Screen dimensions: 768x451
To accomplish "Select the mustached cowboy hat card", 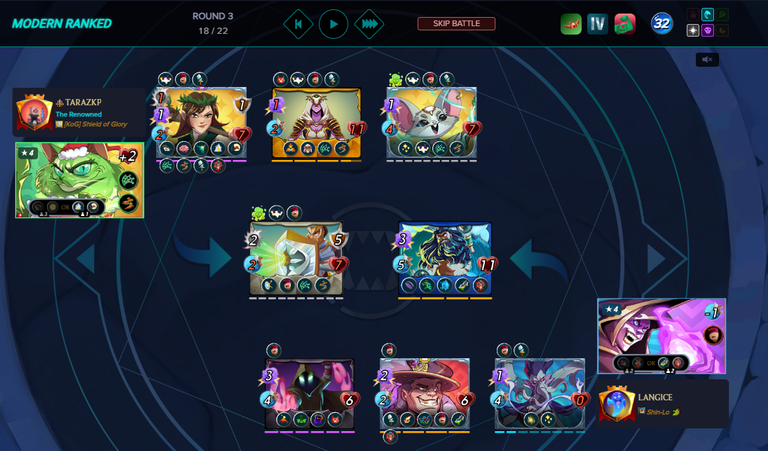I will (424, 393).
